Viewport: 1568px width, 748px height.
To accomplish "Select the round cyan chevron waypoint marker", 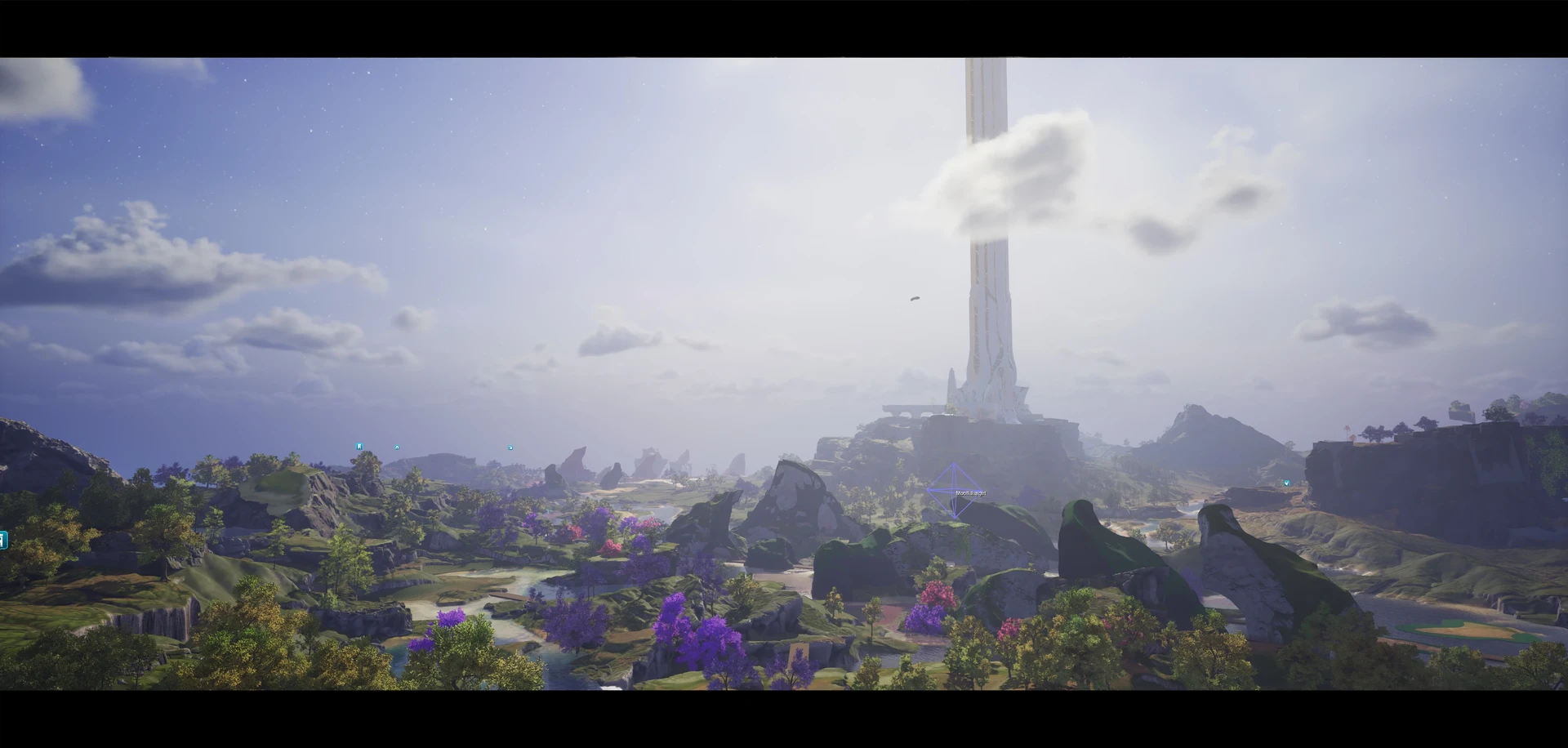I will click(397, 447).
